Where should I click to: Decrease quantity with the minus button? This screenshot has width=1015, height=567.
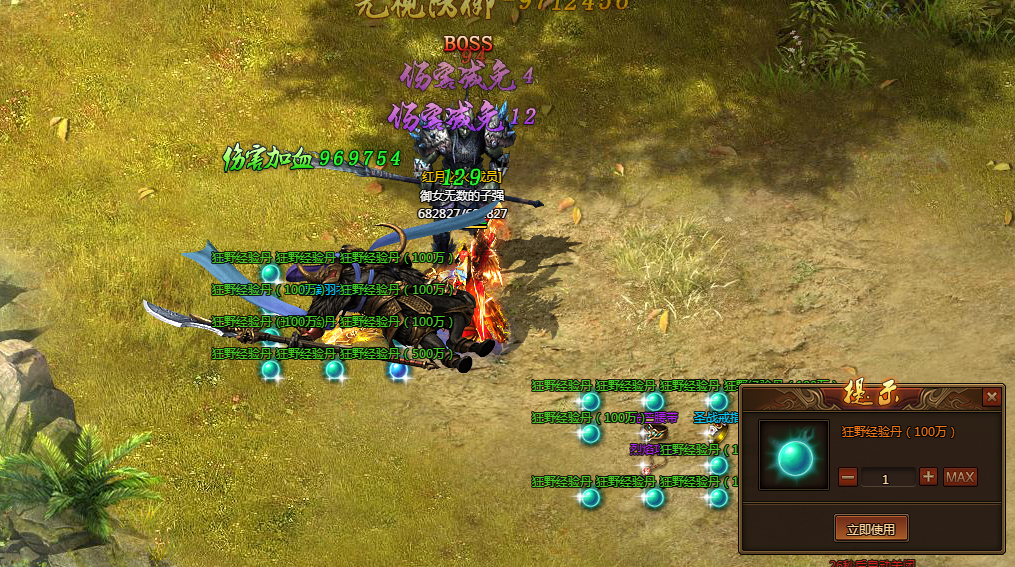pyautogui.click(x=848, y=477)
